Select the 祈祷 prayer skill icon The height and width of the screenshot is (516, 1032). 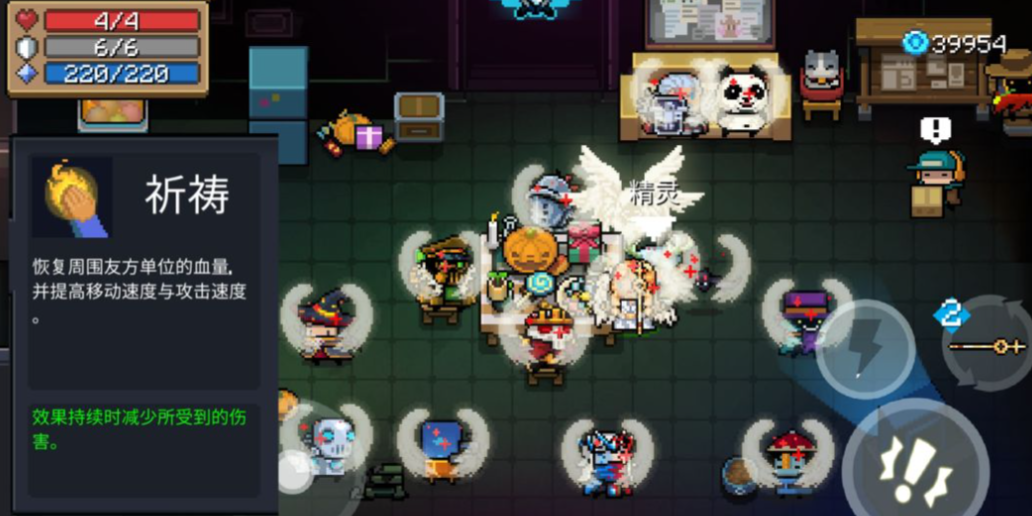pyautogui.click(x=72, y=196)
